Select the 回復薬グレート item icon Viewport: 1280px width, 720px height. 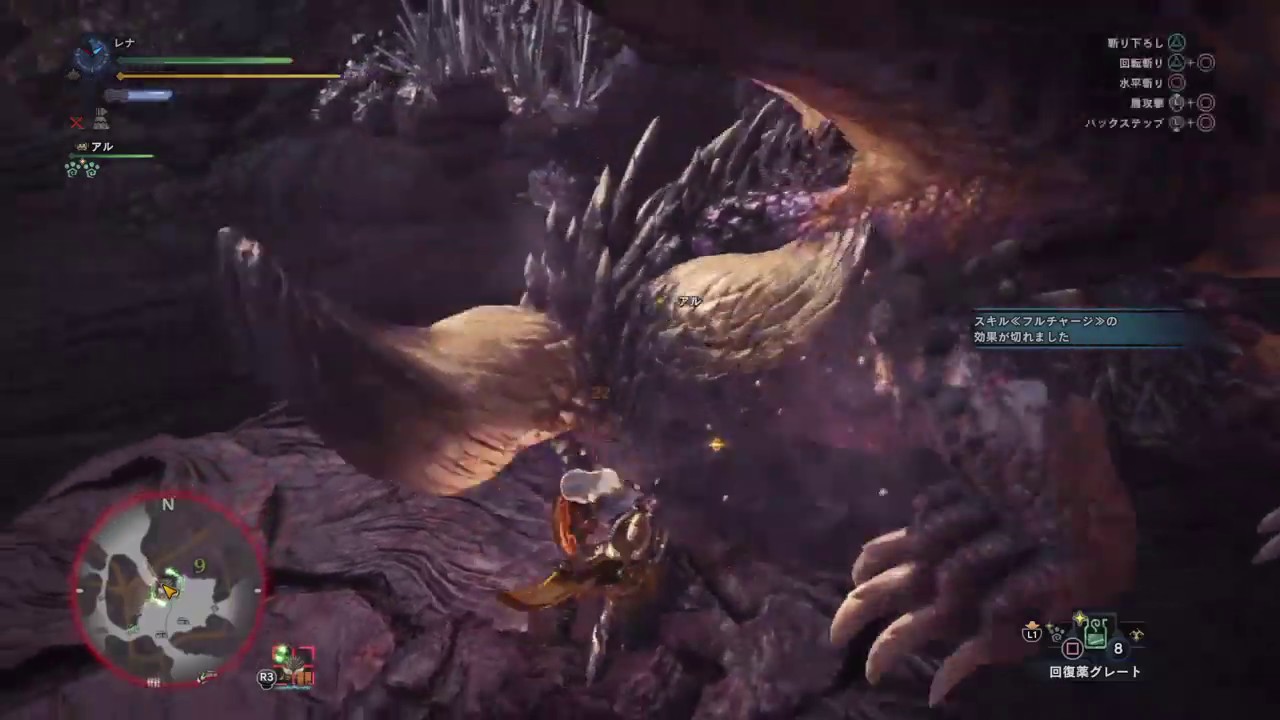point(1096,635)
